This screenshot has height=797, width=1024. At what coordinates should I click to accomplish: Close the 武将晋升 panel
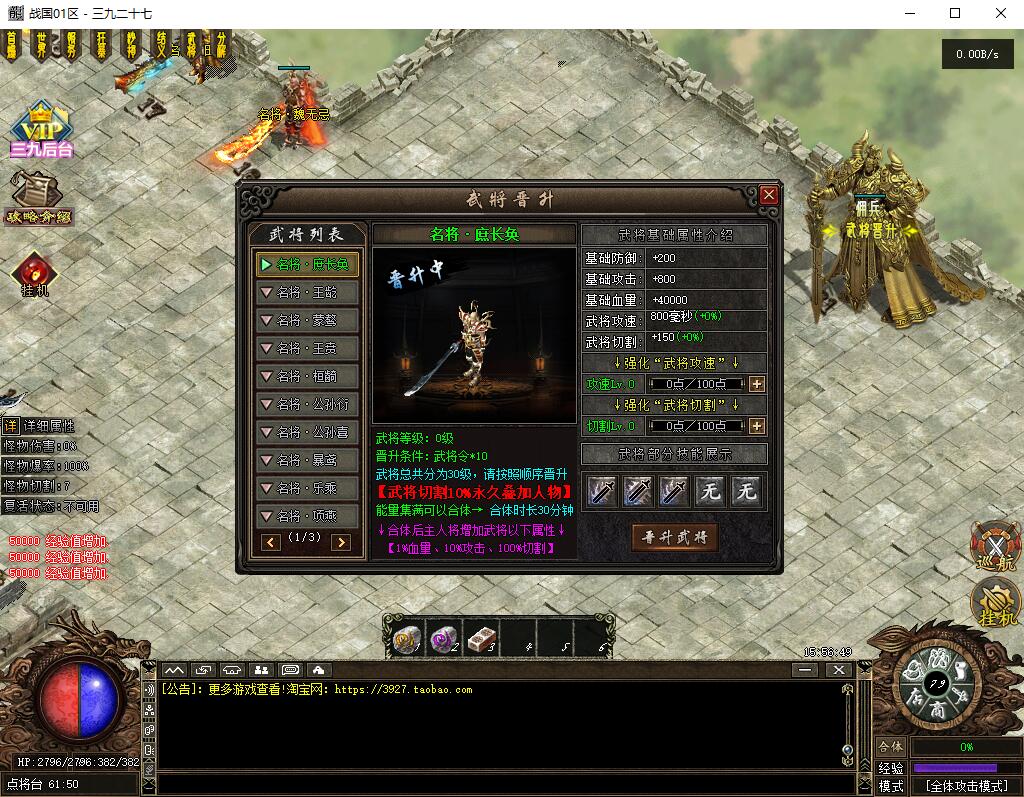tap(768, 195)
